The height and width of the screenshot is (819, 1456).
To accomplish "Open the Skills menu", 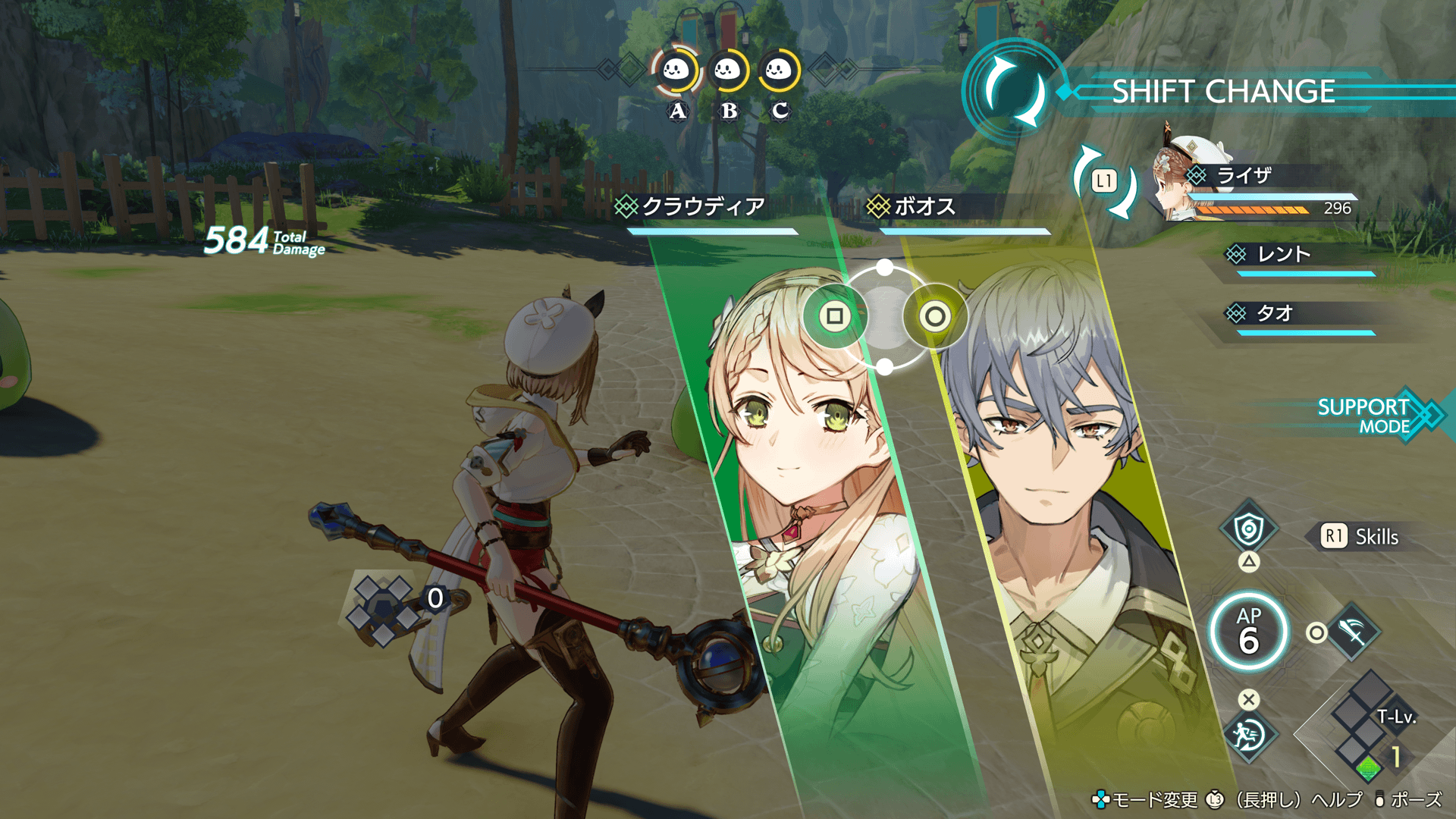I will 1361,537.
